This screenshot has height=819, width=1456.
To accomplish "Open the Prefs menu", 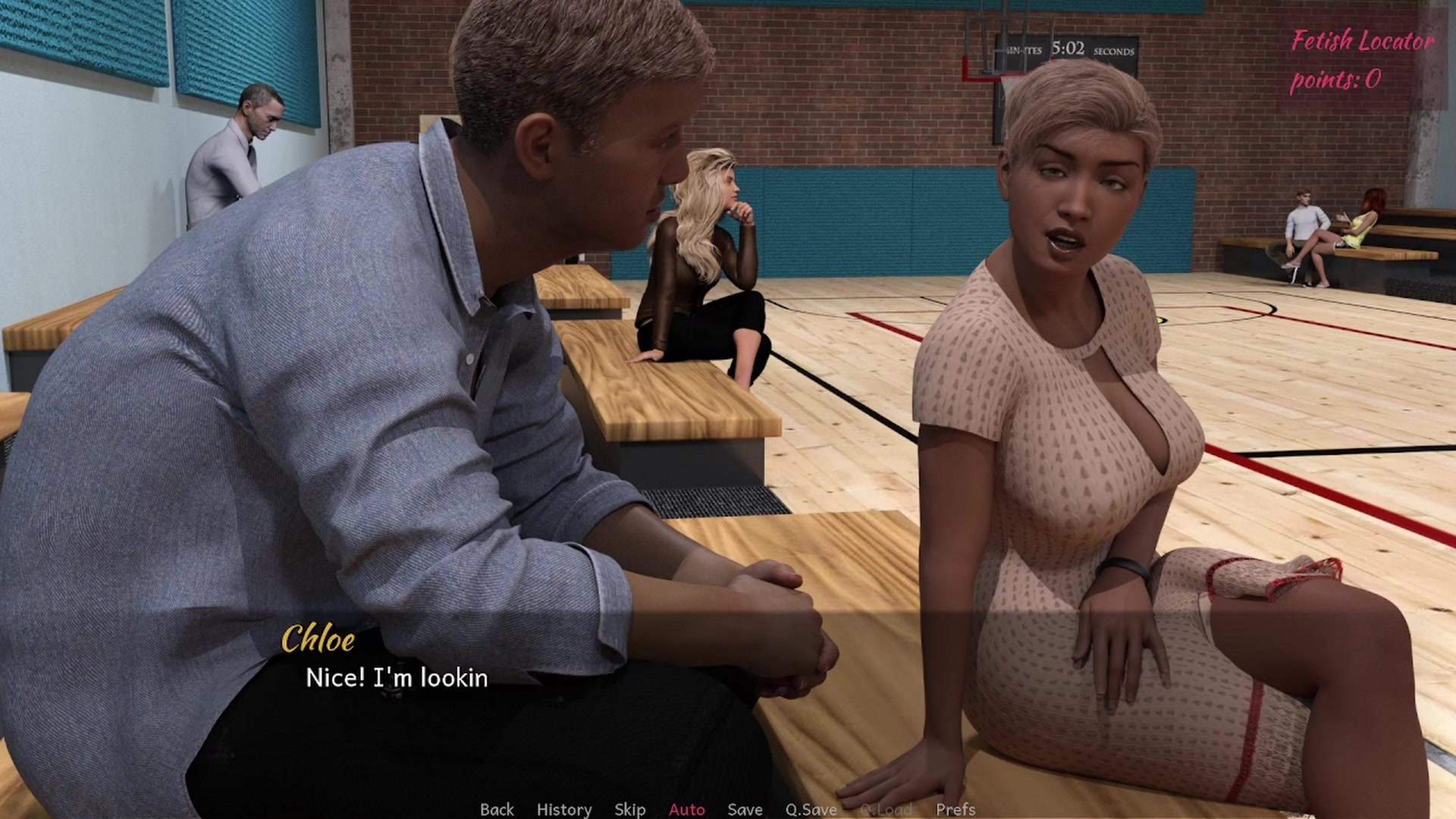I will pyautogui.click(x=955, y=809).
